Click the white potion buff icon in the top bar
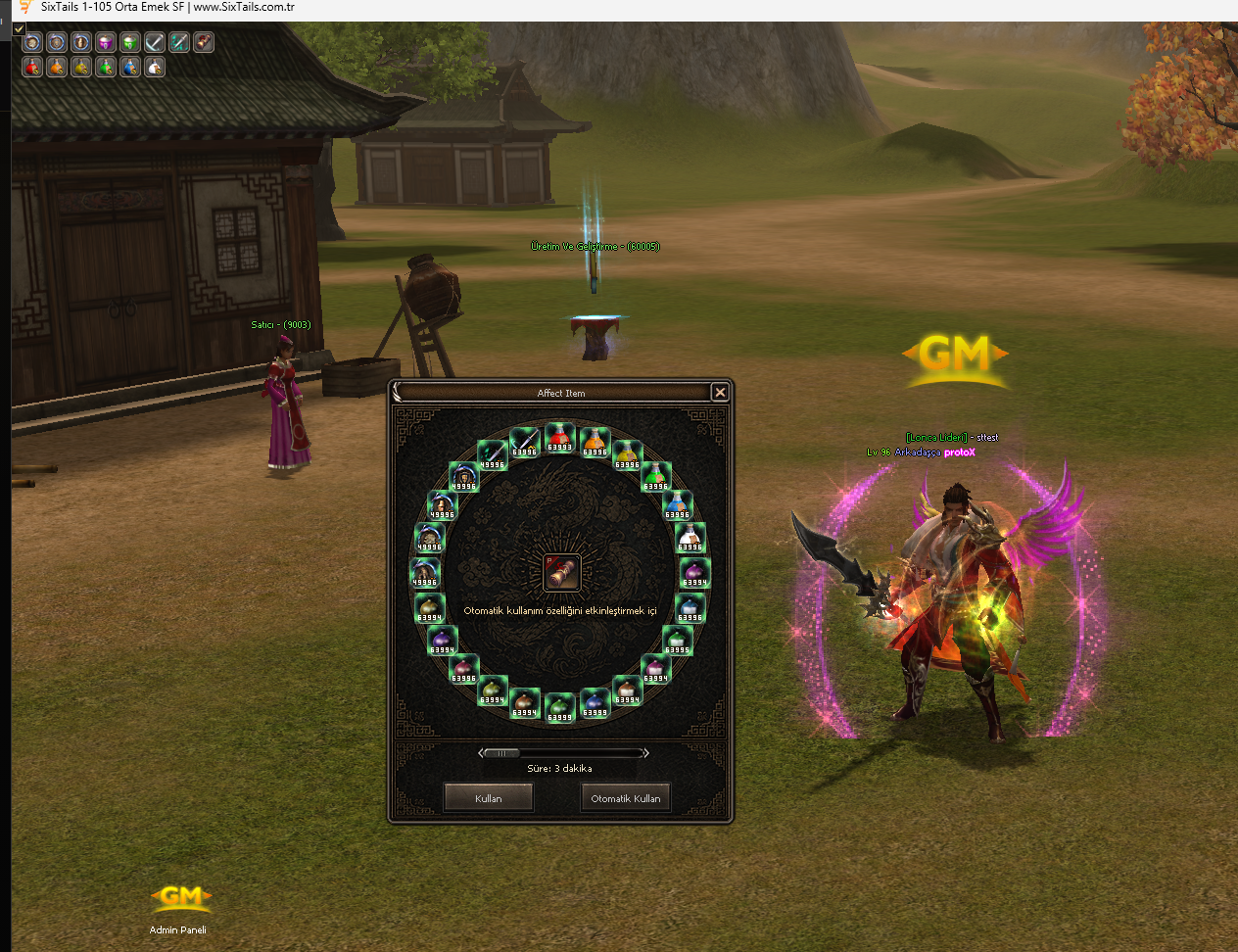 (x=155, y=67)
